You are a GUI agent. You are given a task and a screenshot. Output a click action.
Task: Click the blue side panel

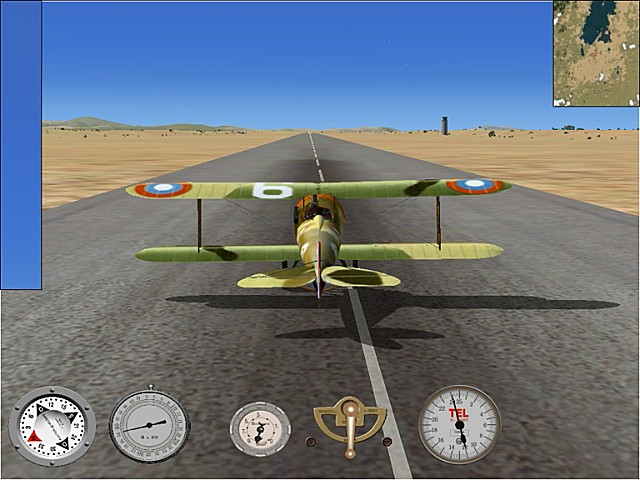click(x=21, y=145)
